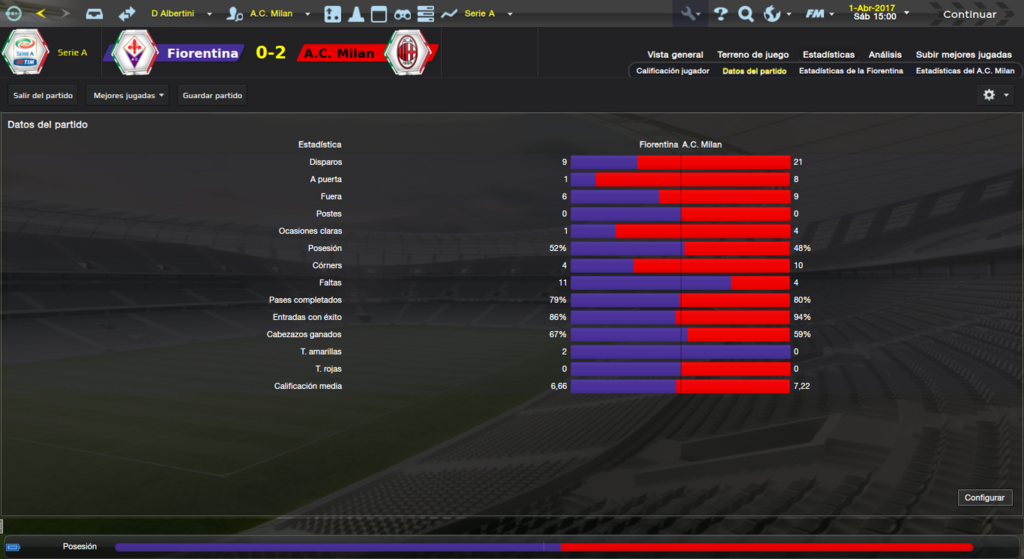
Task: Open the gear settings dropdown
Action: (x=995, y=95)
